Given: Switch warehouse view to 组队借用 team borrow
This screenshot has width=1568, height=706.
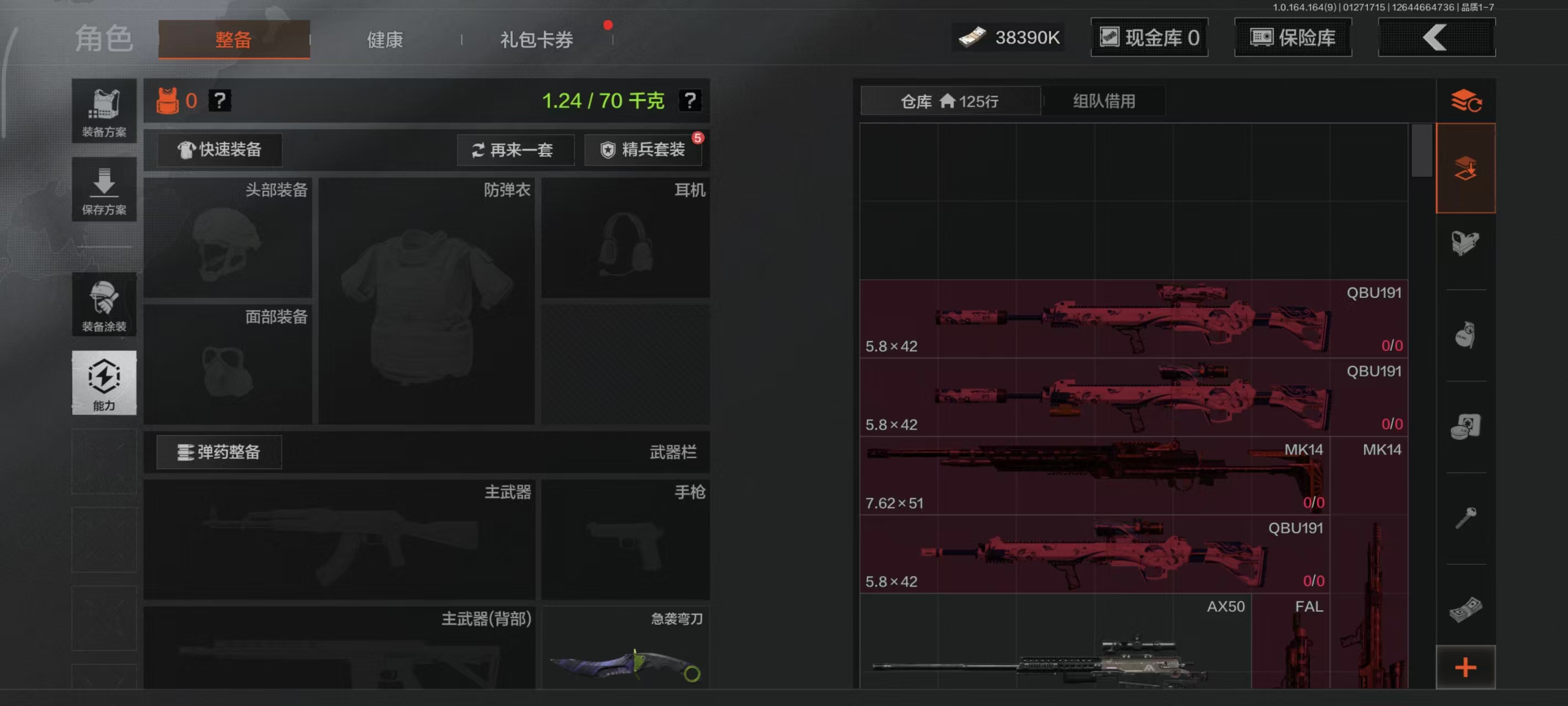Looking at the screenshot, I should point(1103,100).
